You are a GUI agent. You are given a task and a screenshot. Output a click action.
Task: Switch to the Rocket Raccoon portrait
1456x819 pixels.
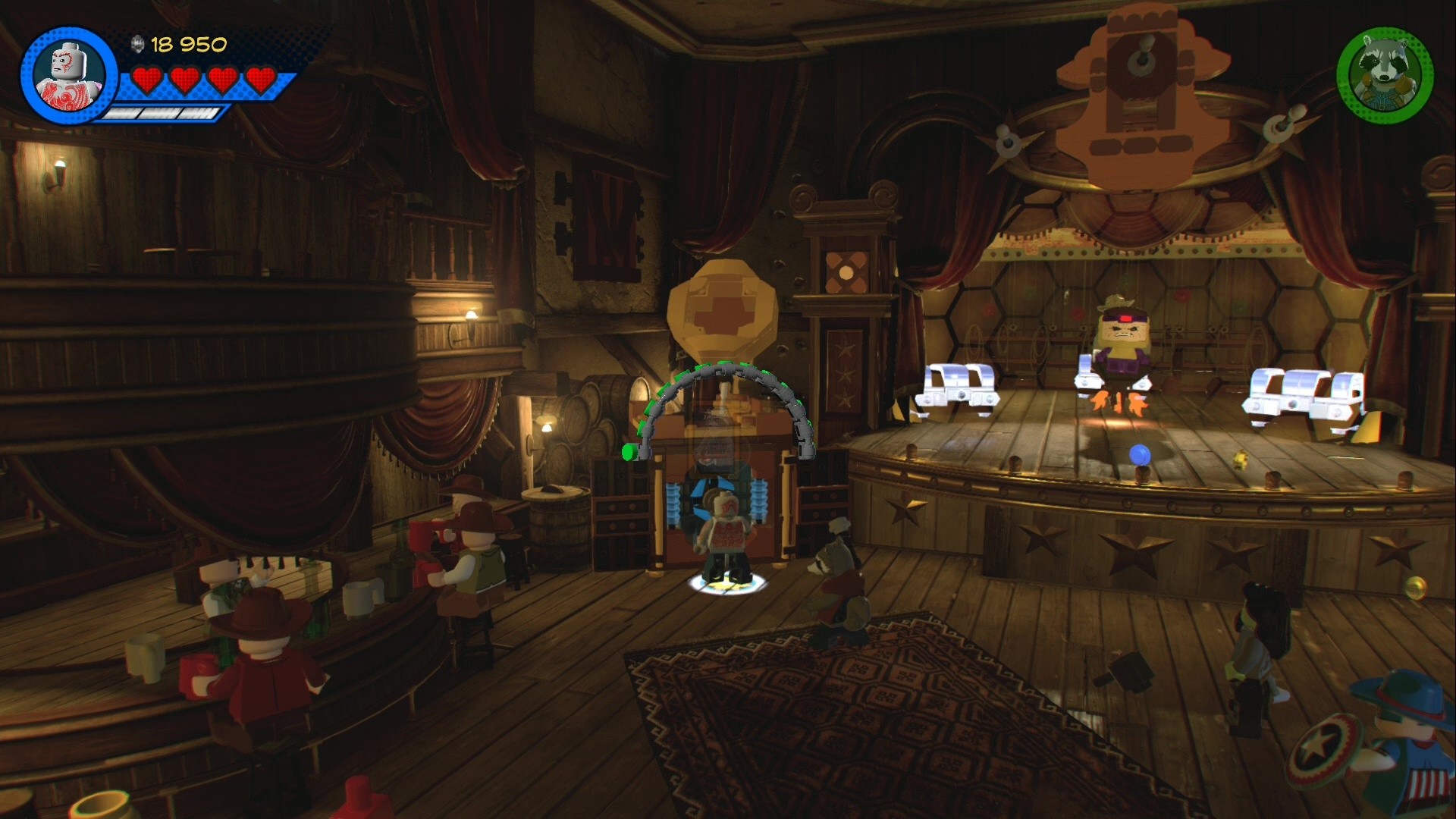(1385, 76)
